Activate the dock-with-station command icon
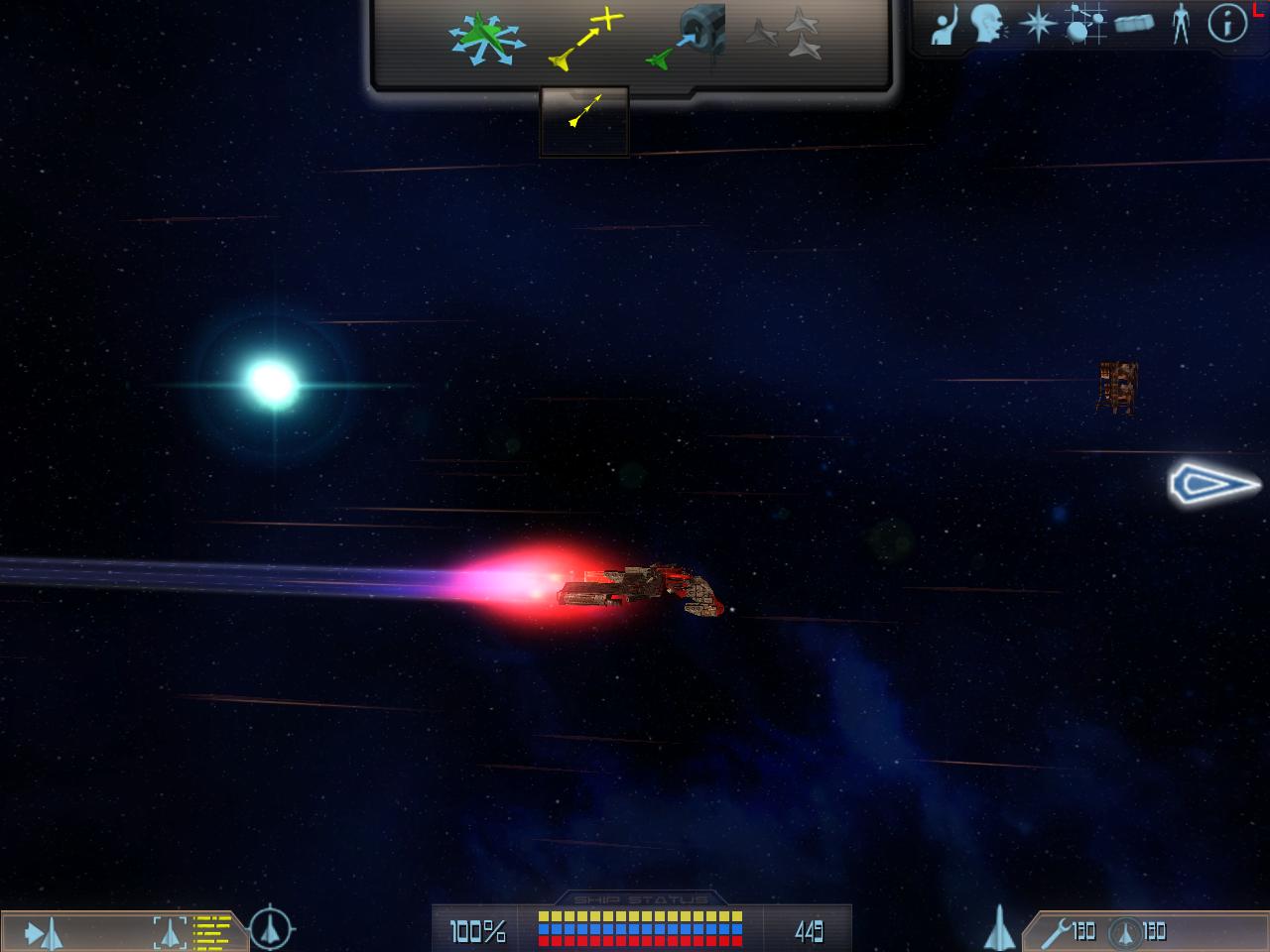This screenshot has height=952, width=1270. (687, 42)
